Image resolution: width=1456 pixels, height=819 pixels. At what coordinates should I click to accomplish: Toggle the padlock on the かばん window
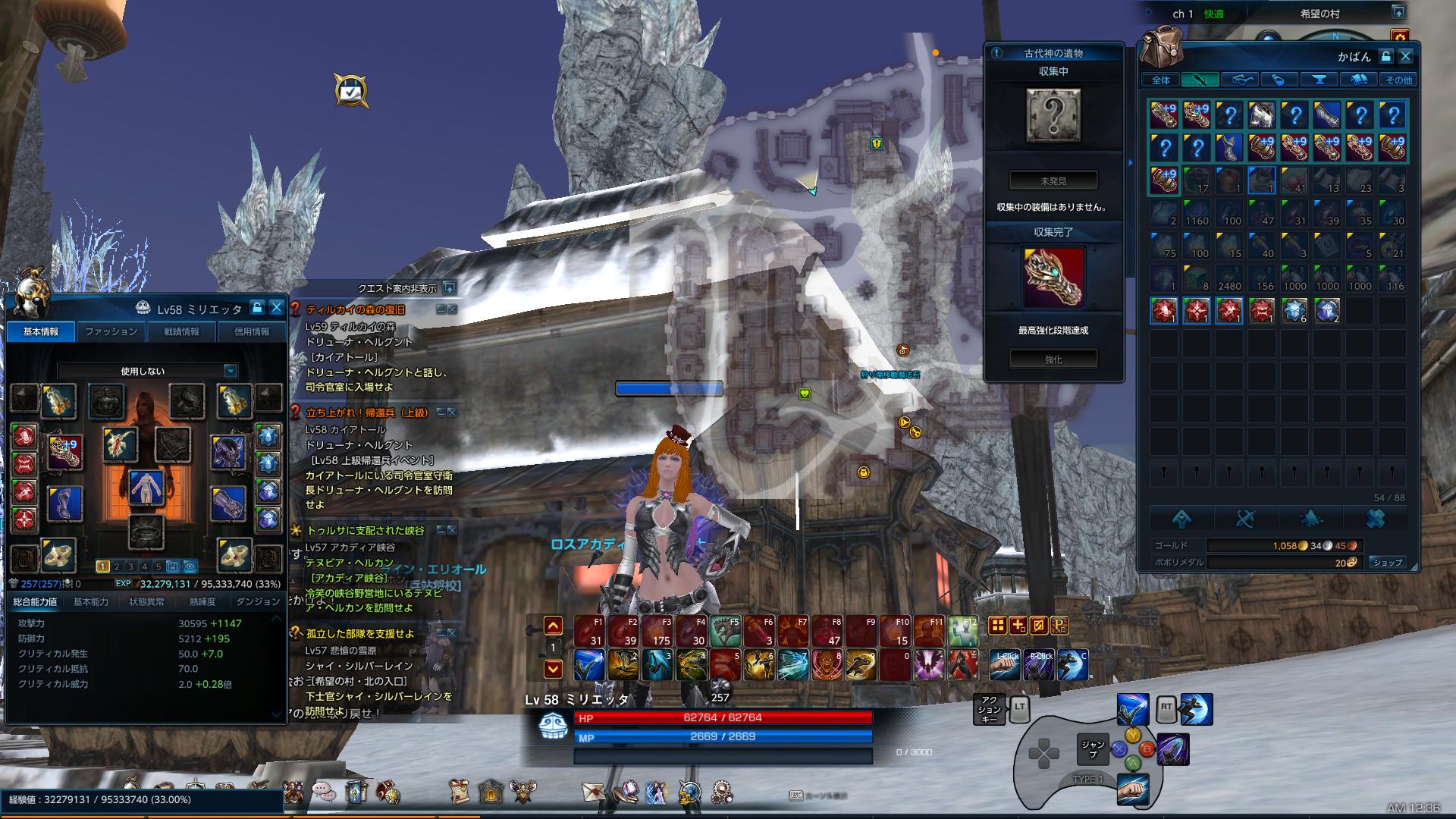(1386, 56)
